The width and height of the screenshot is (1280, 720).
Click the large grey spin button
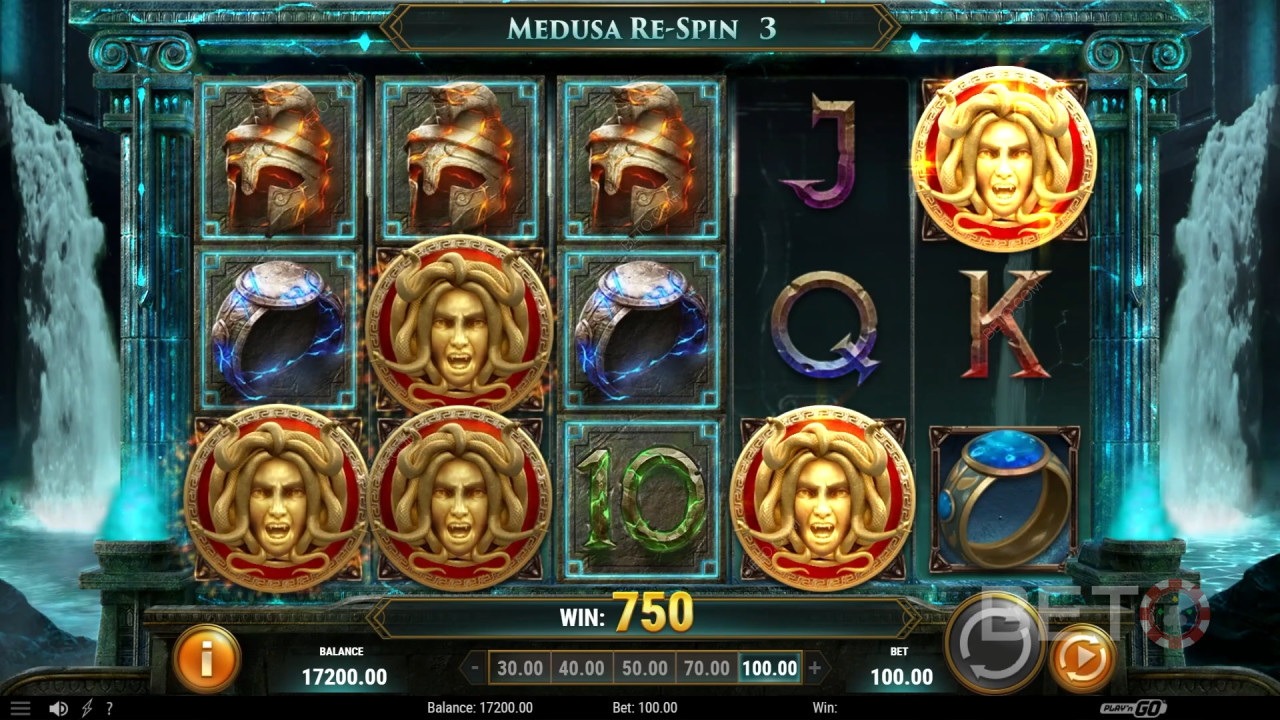(994, 643)
